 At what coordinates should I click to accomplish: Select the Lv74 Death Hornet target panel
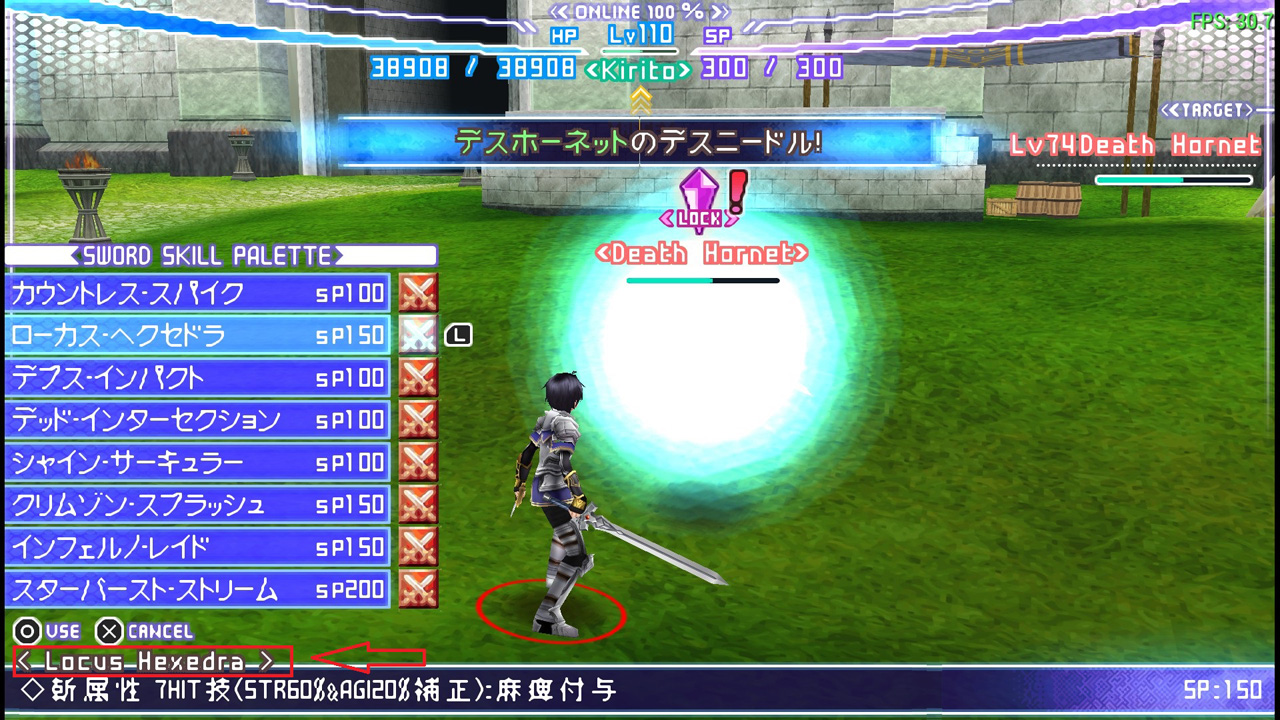point(1135,146)
